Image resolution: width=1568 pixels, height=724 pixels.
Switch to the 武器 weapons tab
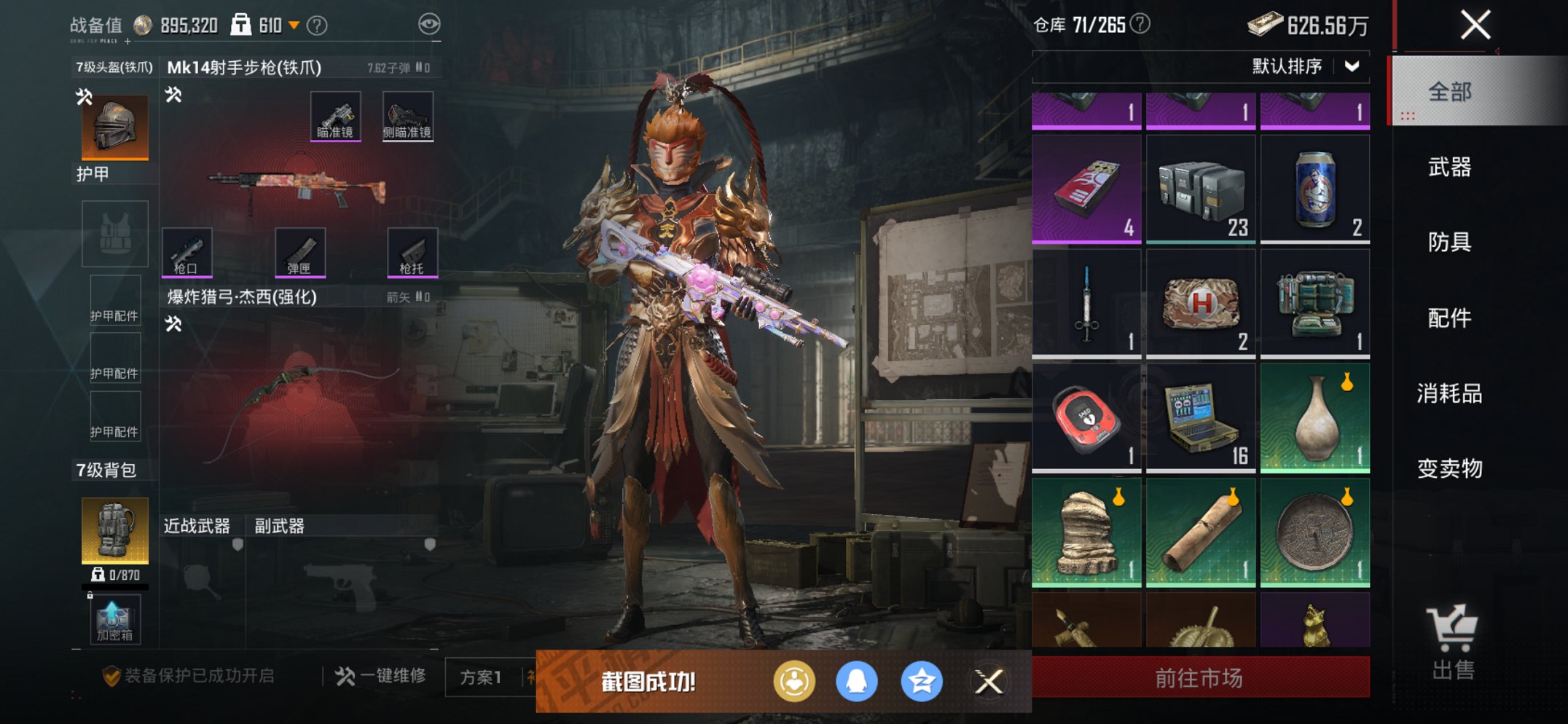tap(1449, 167)
